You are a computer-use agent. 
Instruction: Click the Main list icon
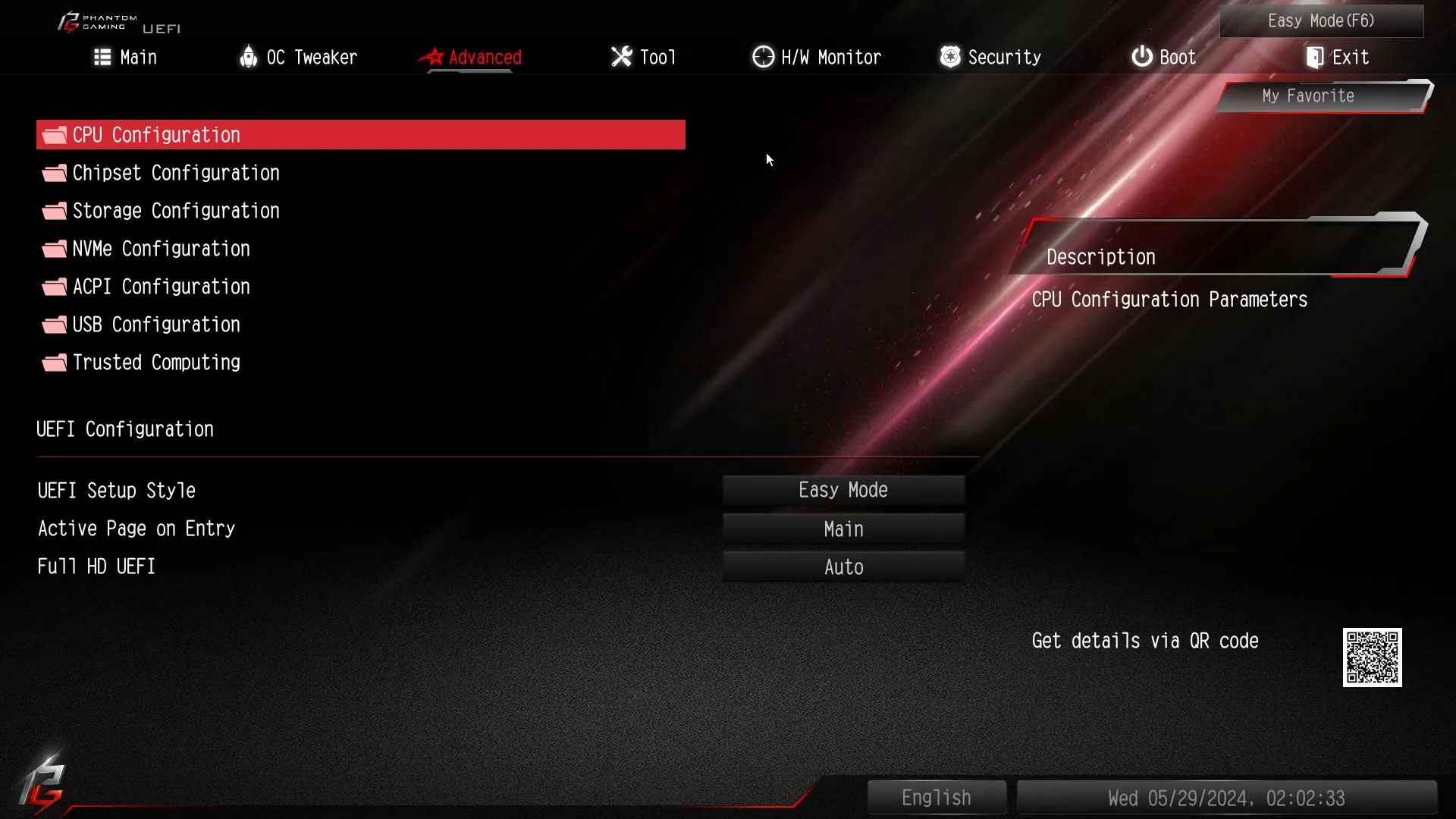(102, 56)
